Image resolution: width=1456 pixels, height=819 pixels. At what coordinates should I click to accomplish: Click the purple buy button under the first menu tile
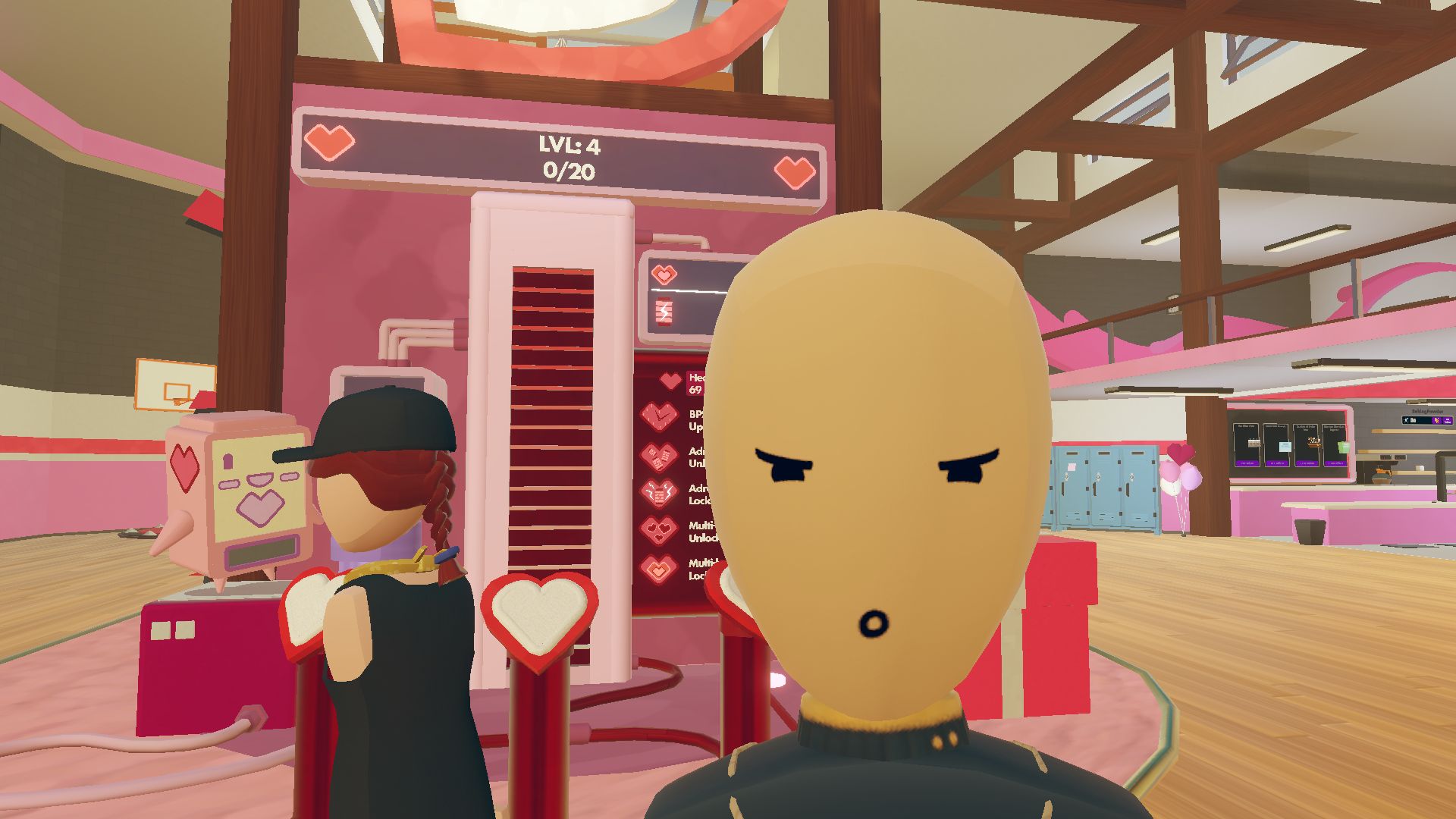click(x=1248, y=463)
